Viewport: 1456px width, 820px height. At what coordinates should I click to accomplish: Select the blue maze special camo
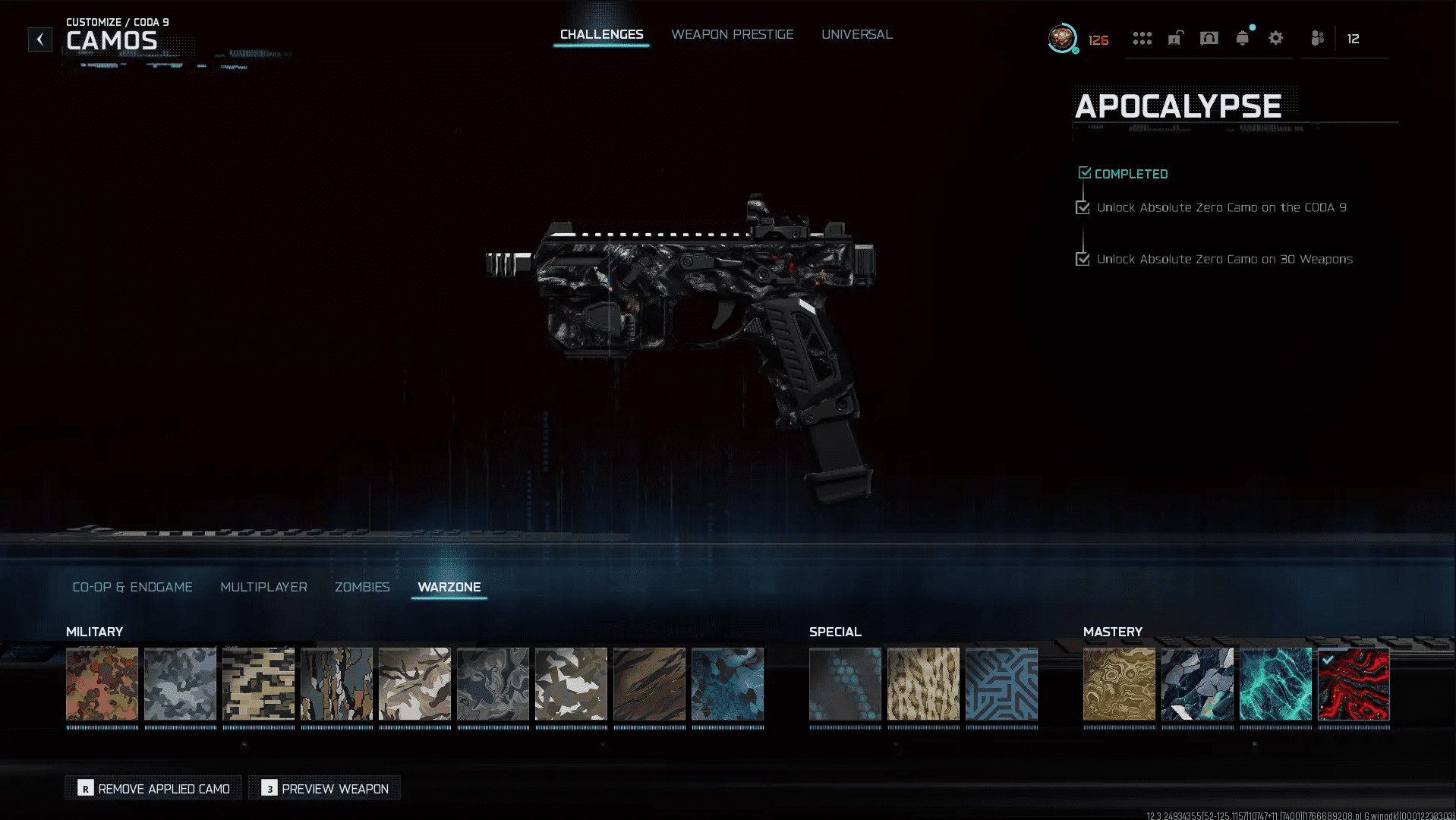(x=1001, y=684)
